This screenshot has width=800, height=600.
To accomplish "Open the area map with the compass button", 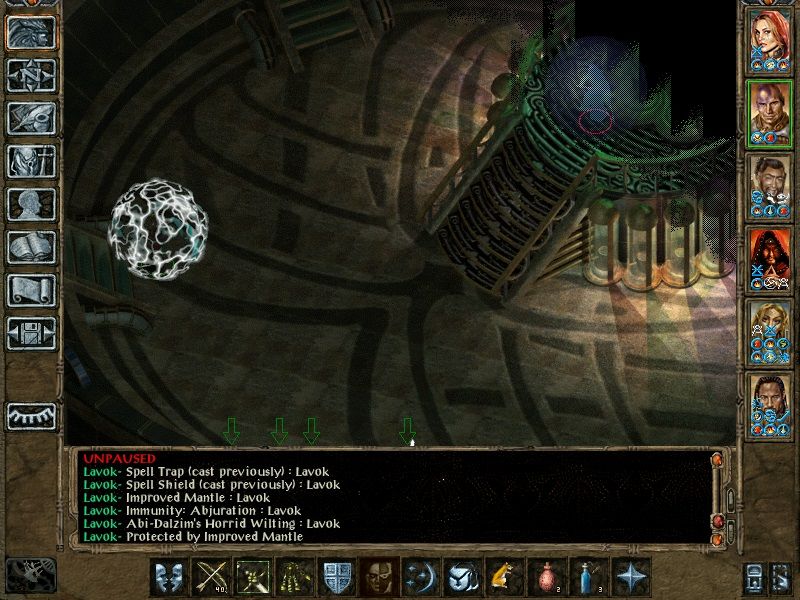I will 31,74.
